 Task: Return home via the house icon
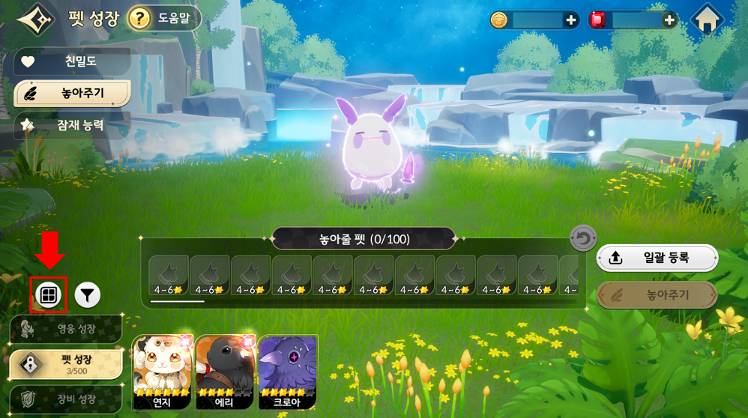(x=708, y=19)
